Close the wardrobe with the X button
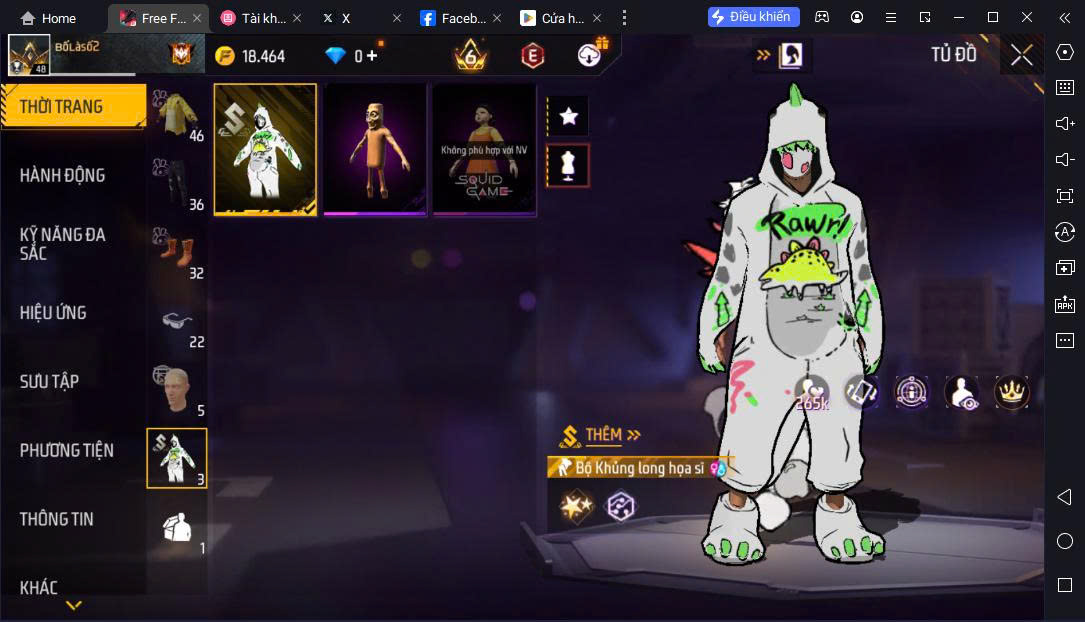Viewport: 1085px width, 622px height. click(1021, 55)
